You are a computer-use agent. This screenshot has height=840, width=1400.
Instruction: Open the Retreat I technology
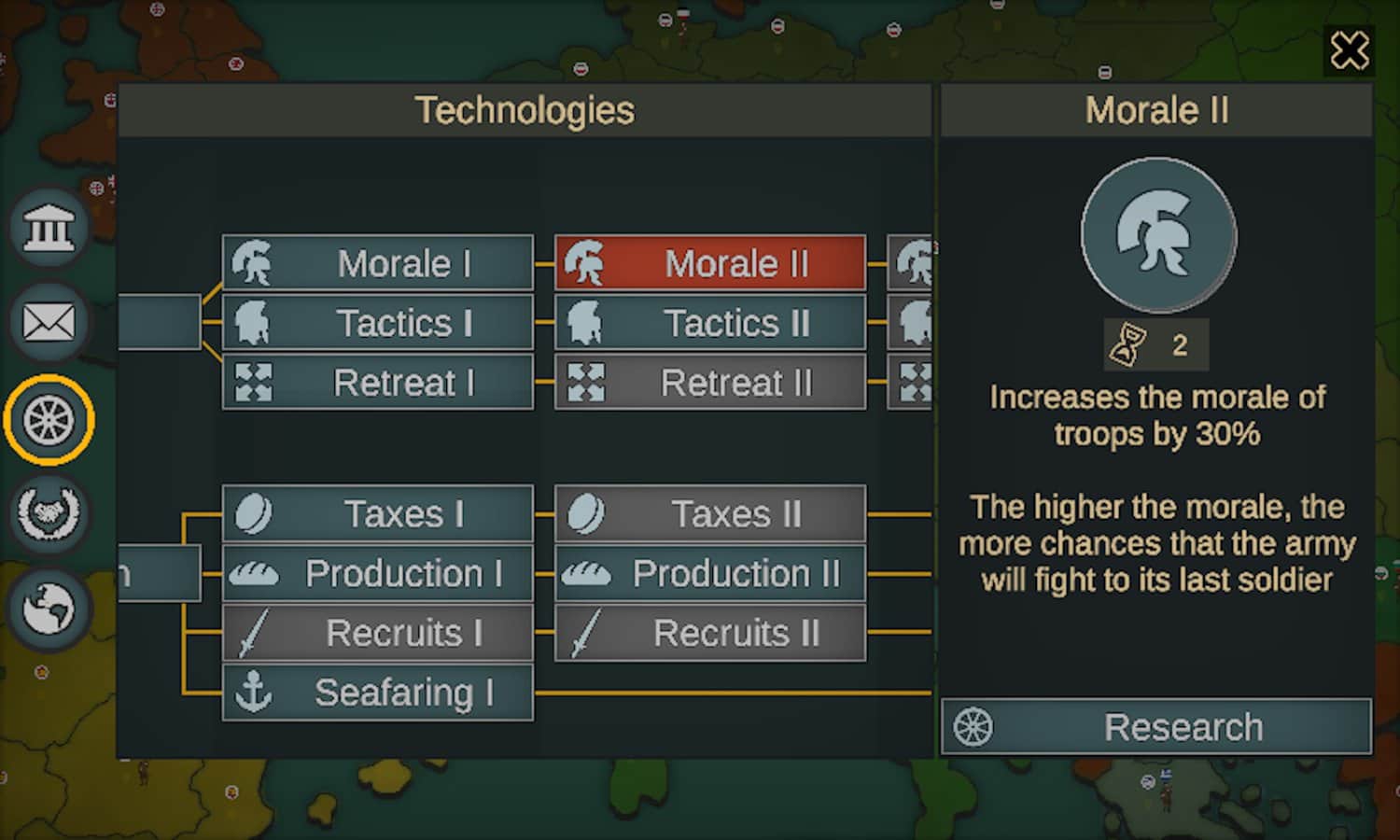pos(378,383)
